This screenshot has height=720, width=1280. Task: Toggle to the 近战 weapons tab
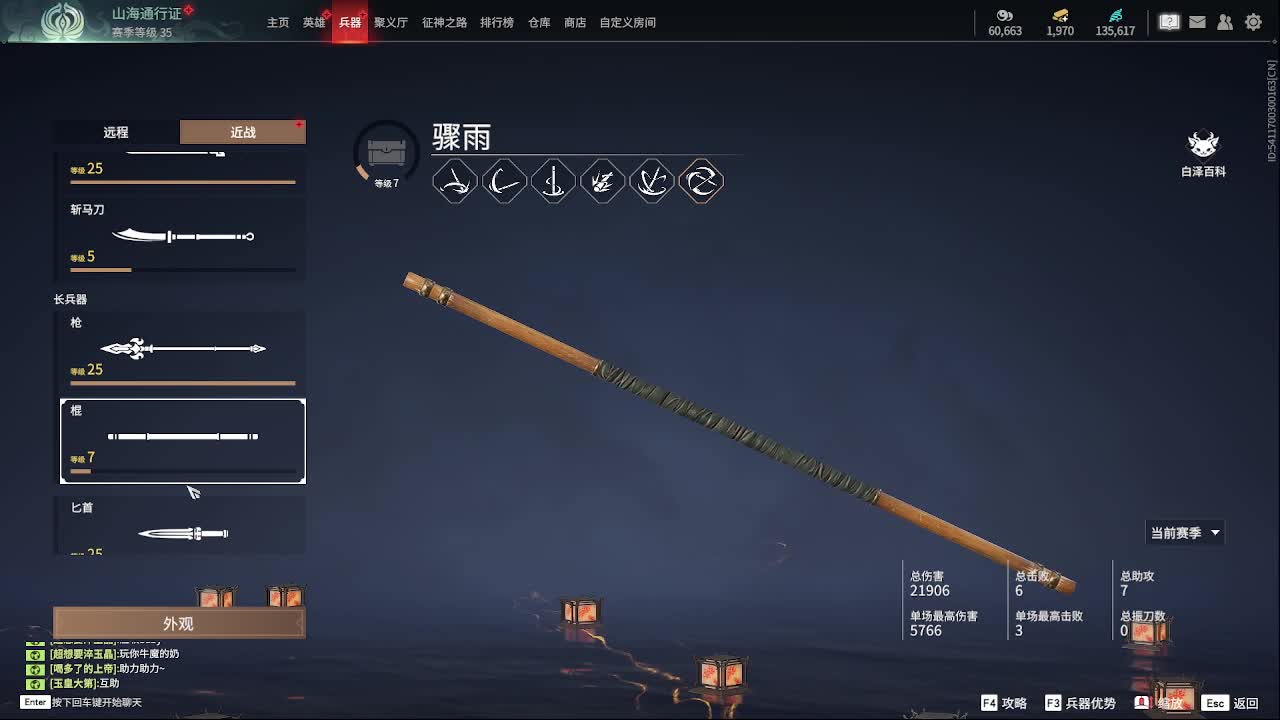[x=241, y=131]
